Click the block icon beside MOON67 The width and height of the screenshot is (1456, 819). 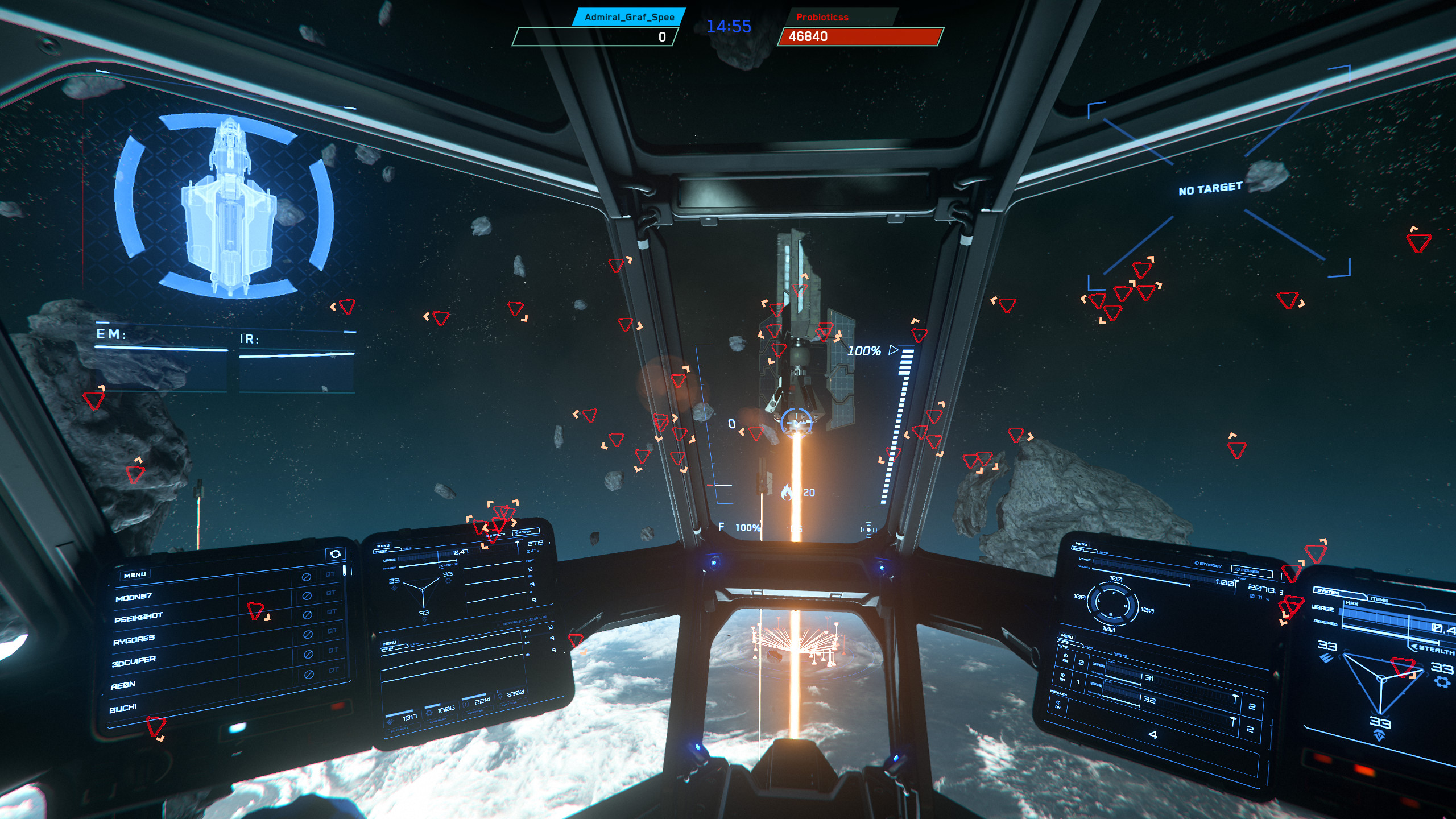307,595
